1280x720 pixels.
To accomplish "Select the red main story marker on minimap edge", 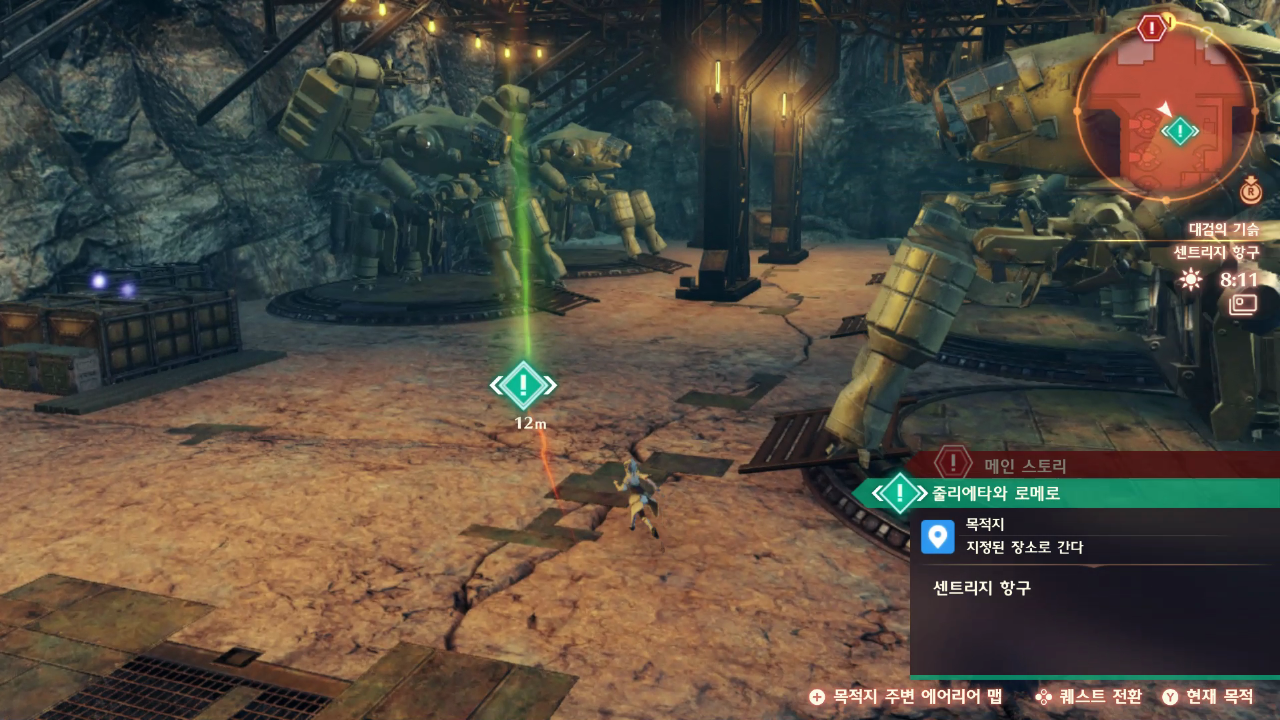I will point(1153,28).
